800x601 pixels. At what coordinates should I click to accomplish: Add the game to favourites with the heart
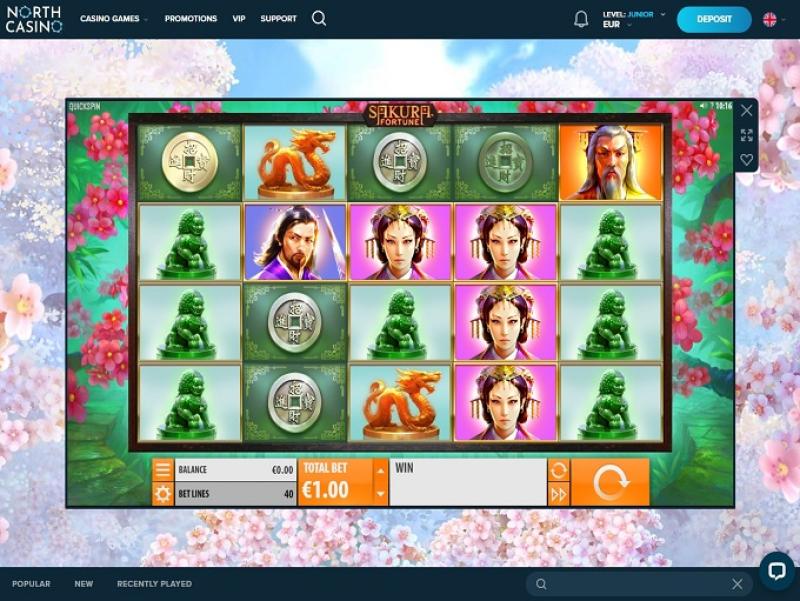pyautogui.click(x=746, y=160)
